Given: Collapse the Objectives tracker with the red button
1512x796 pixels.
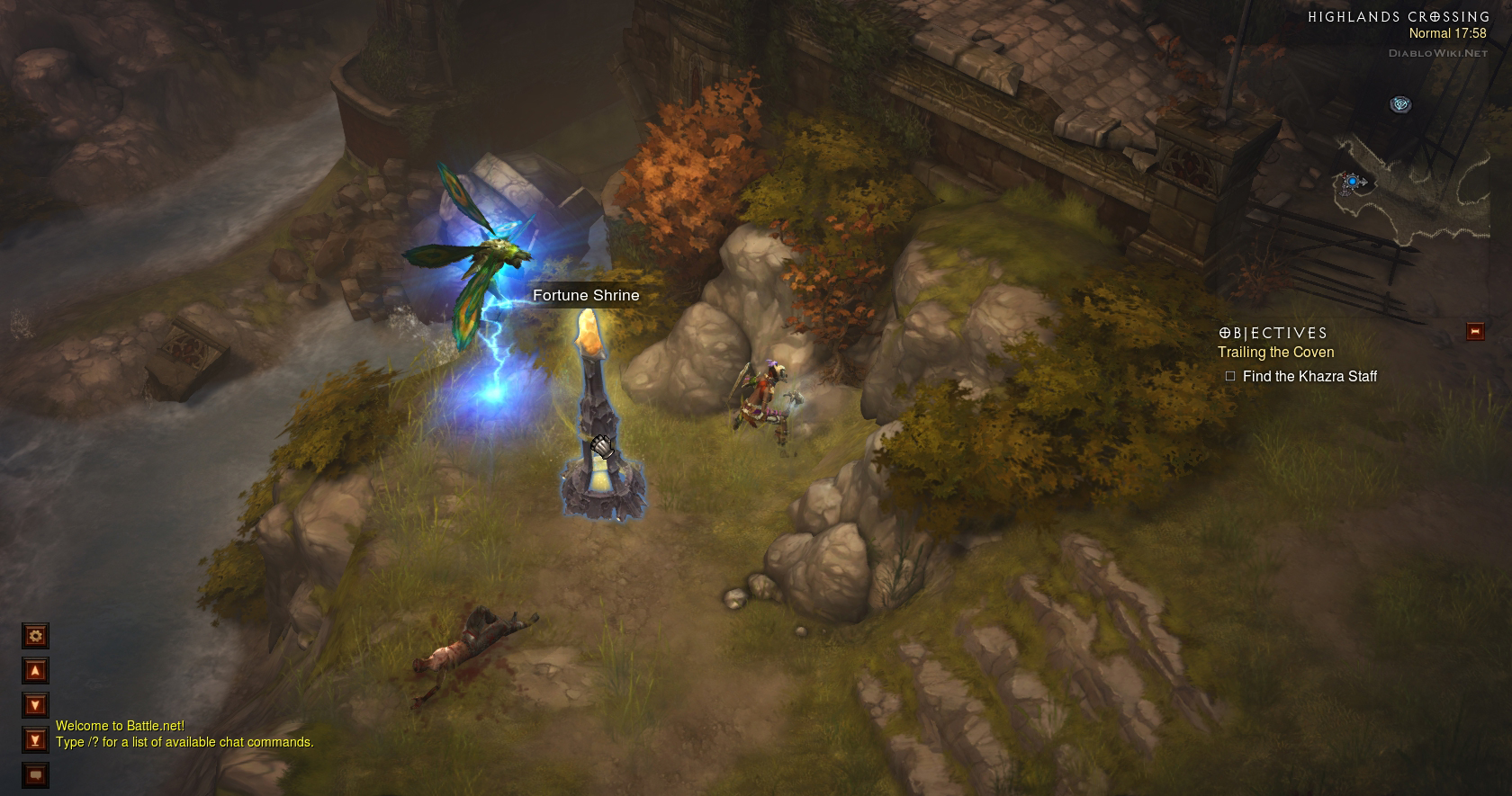Looking at the screenshot, I should [1474, 332].
